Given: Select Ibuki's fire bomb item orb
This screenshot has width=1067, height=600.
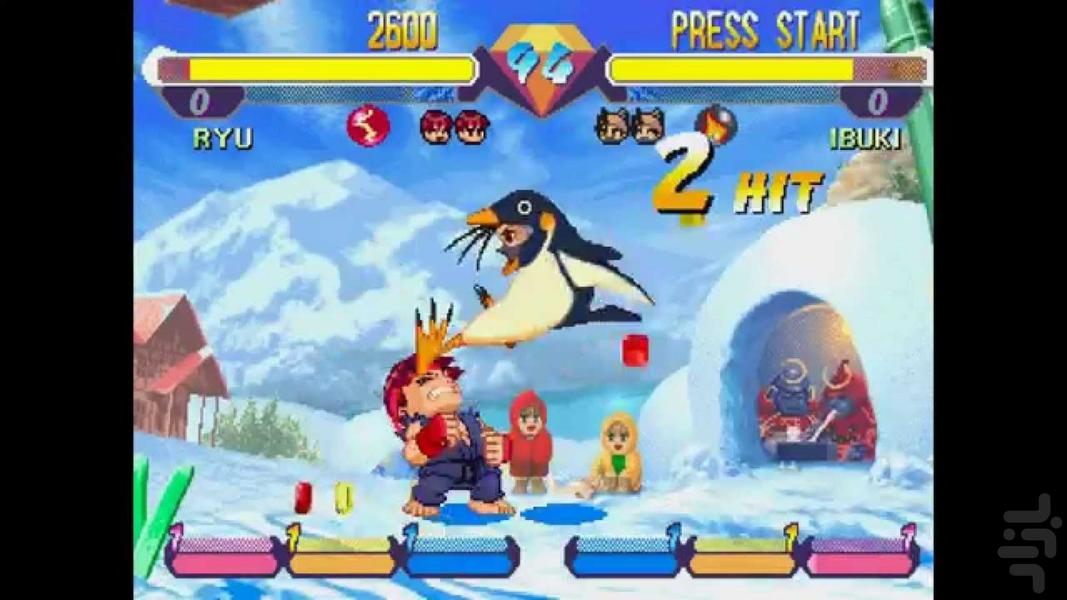Looking at the screenshot, I should click(x=715, y=125).
